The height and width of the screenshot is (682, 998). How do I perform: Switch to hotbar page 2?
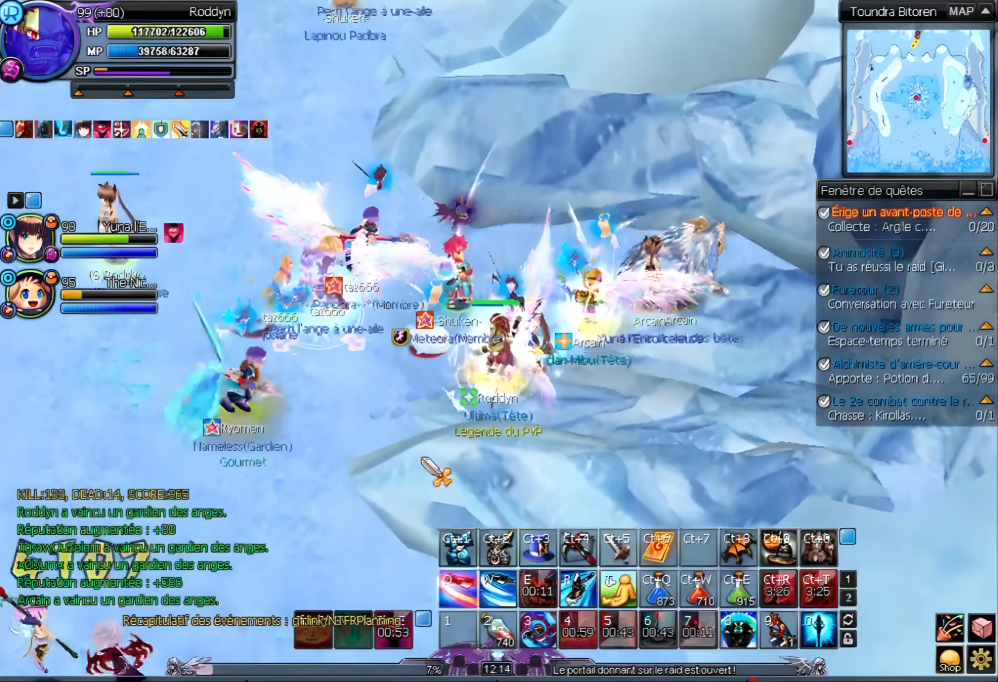847,598
